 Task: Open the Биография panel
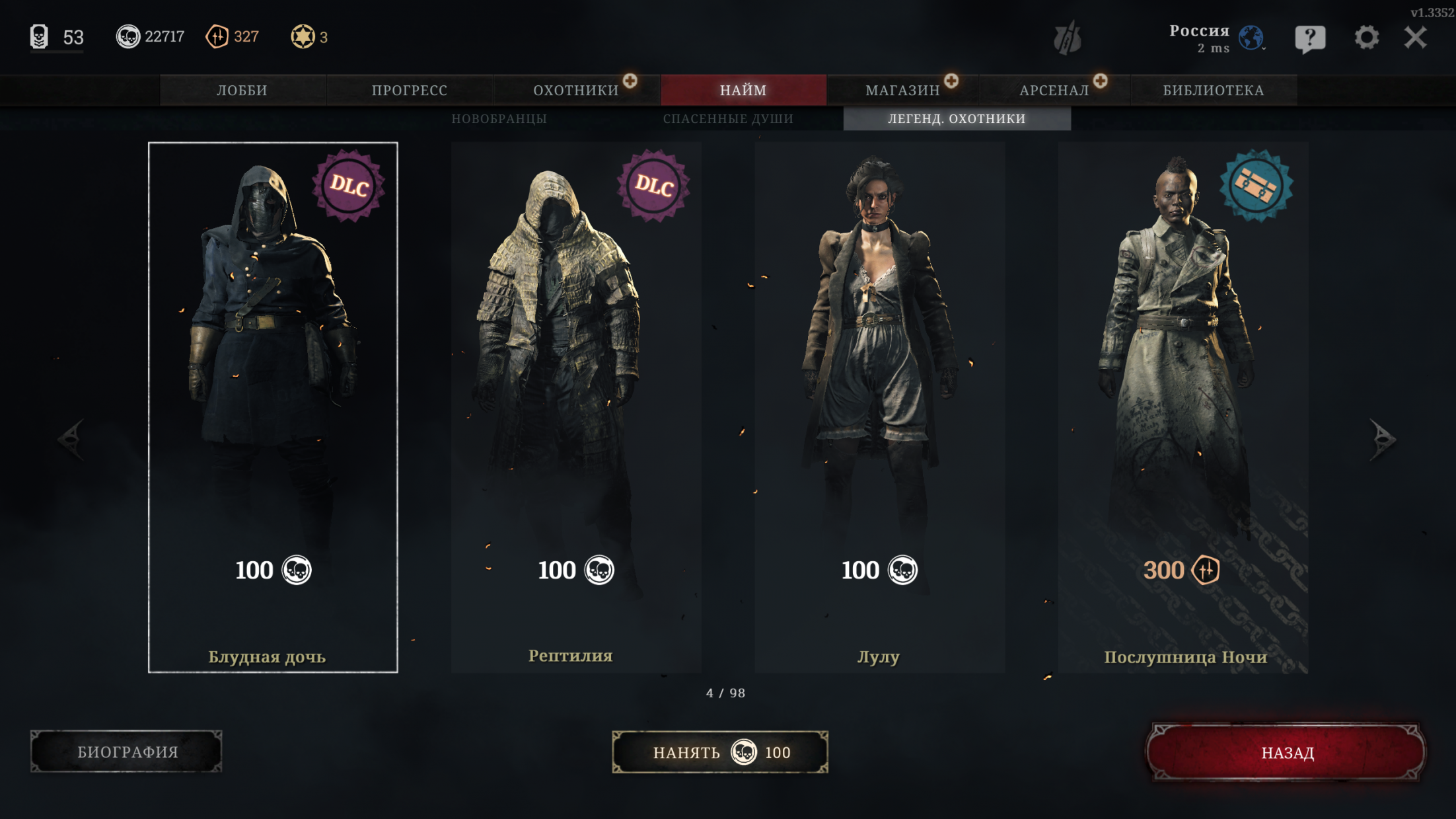tap(127, 752)
